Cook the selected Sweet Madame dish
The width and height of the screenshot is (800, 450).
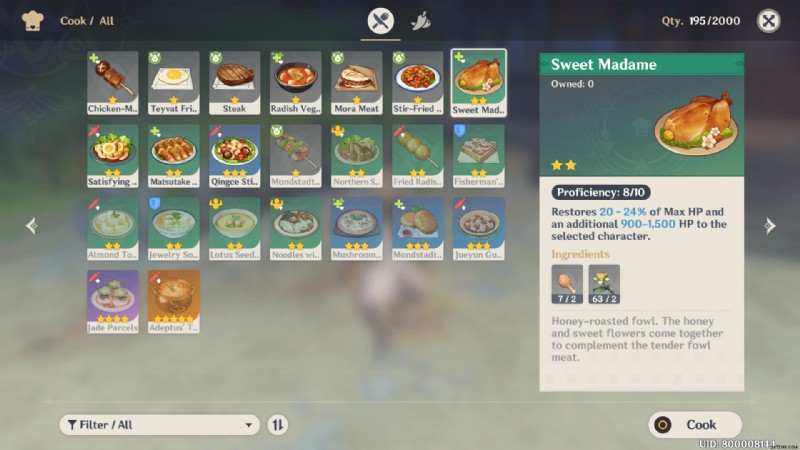click(695, 425)
